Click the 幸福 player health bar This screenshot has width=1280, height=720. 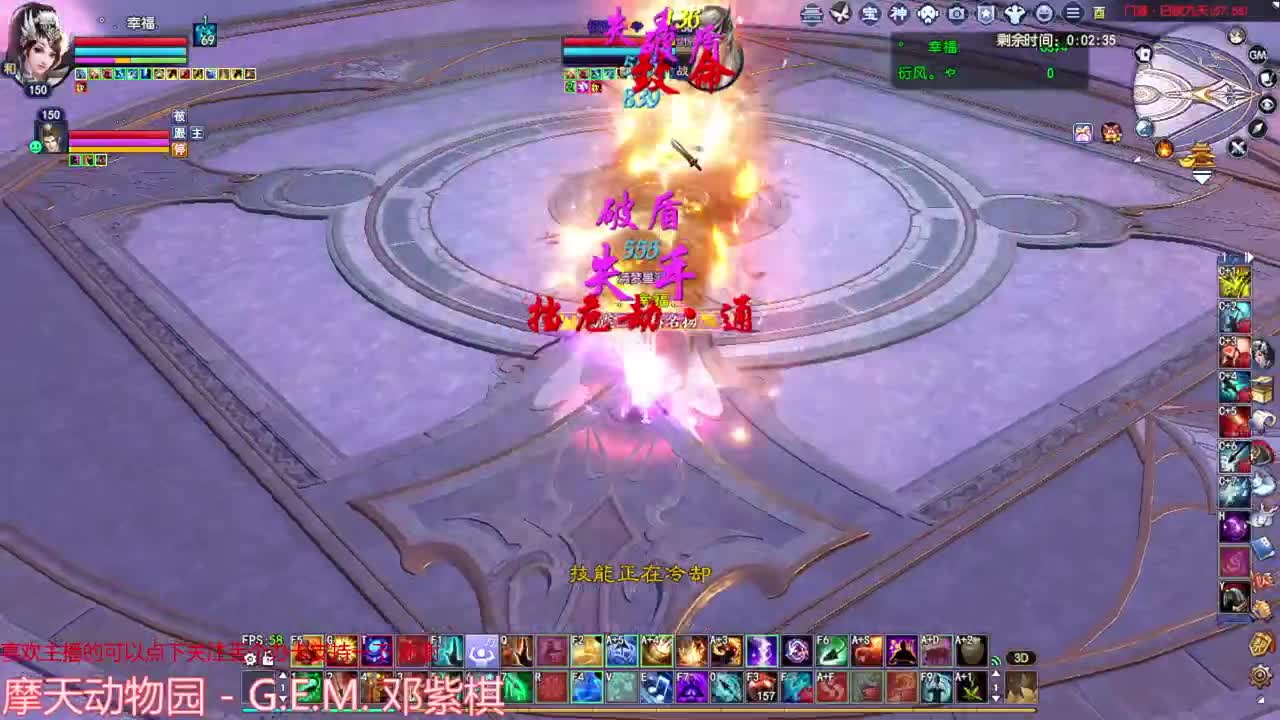[x=131, y=42]
